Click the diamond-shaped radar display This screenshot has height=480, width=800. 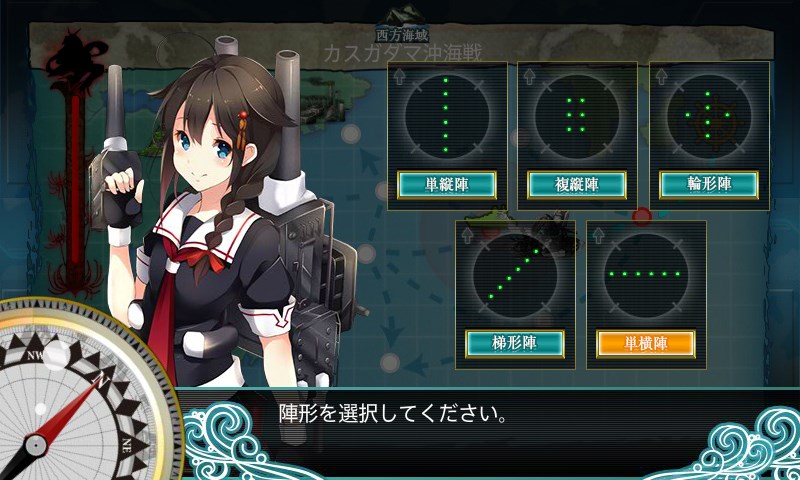pyautogui.click(x=708, y=115)
